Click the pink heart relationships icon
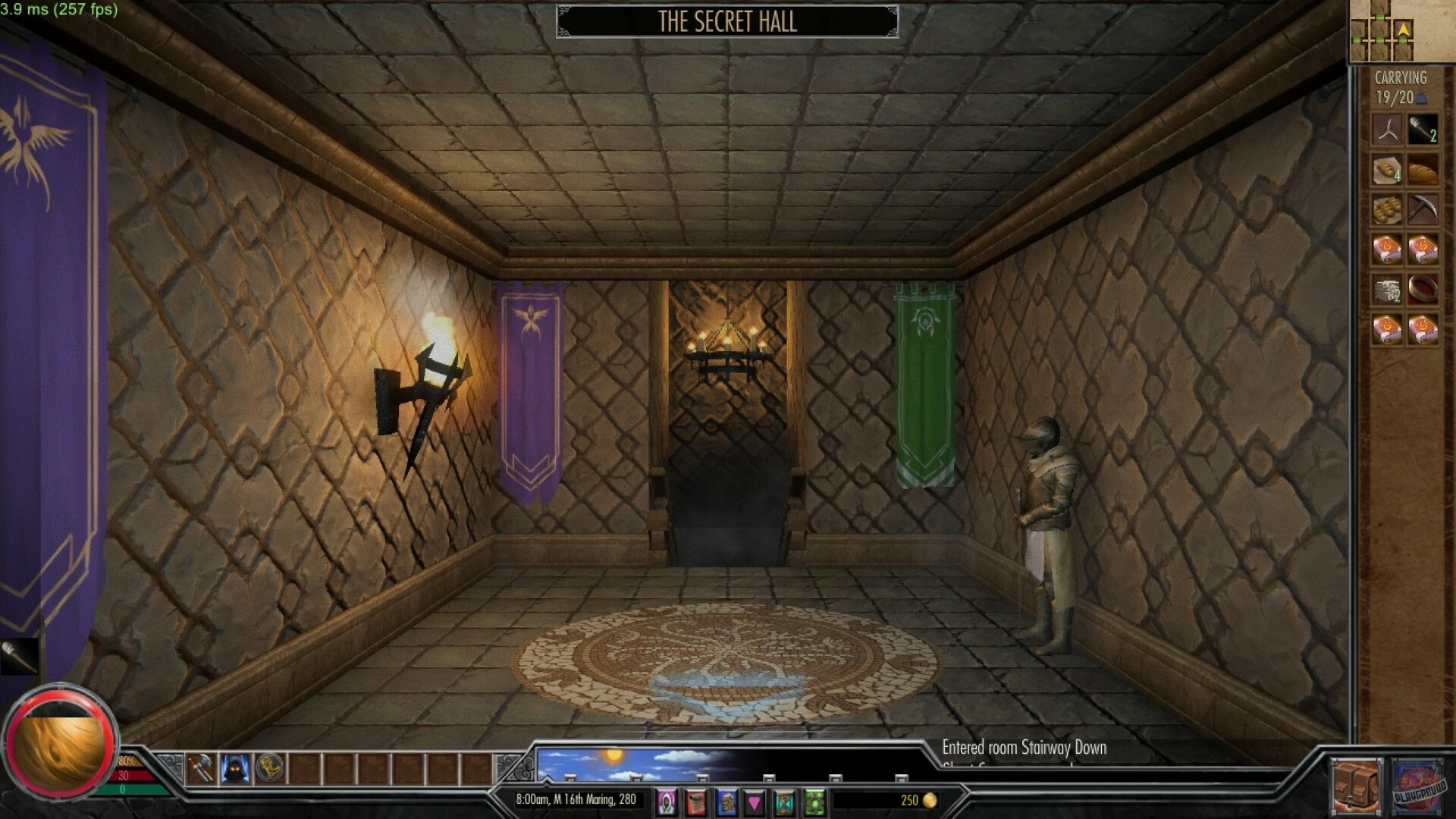This screenshot has height=819, width=1456. point(754,800)
